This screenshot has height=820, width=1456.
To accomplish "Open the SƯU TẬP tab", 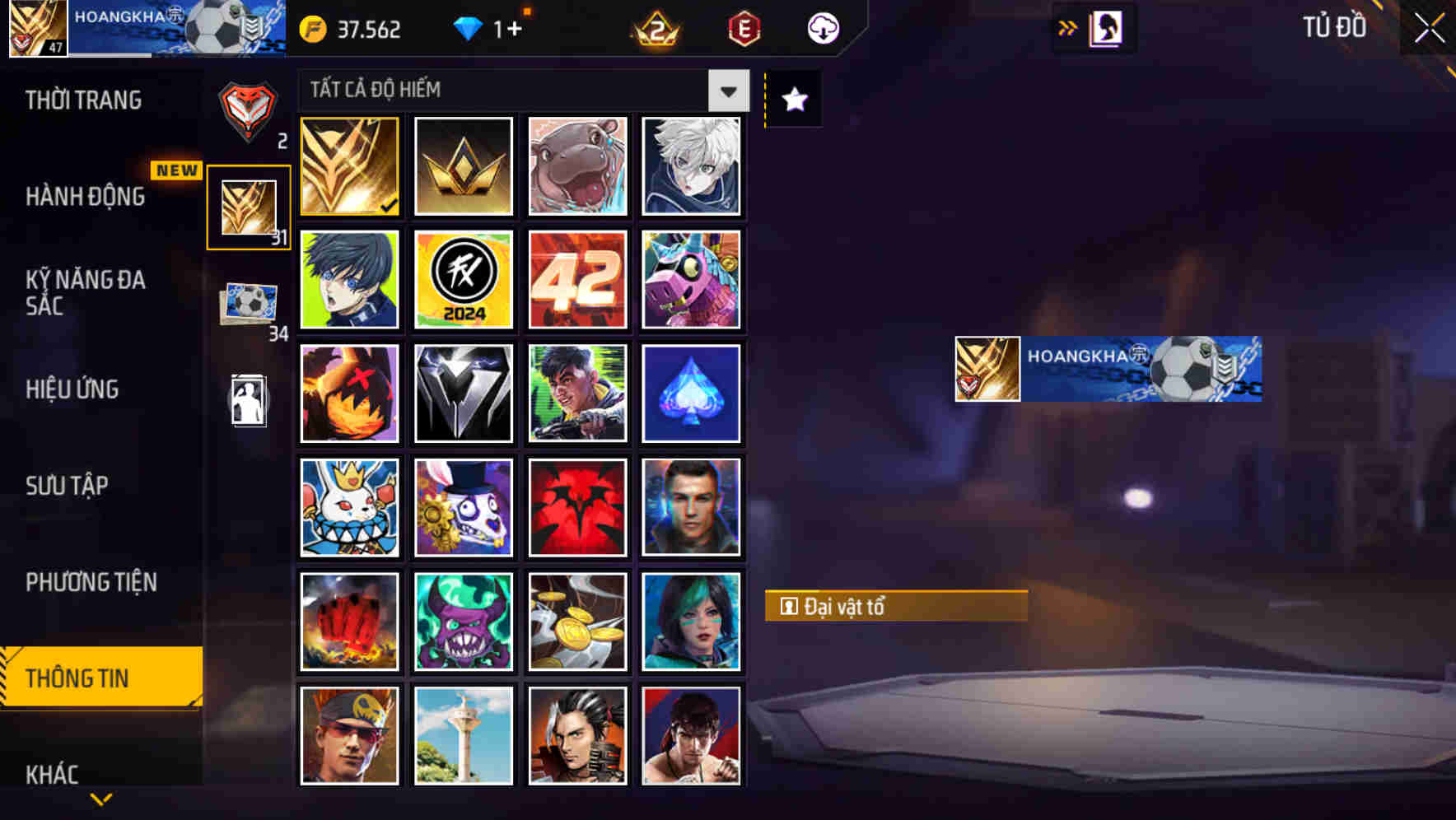I will click(x=68, y=487).
